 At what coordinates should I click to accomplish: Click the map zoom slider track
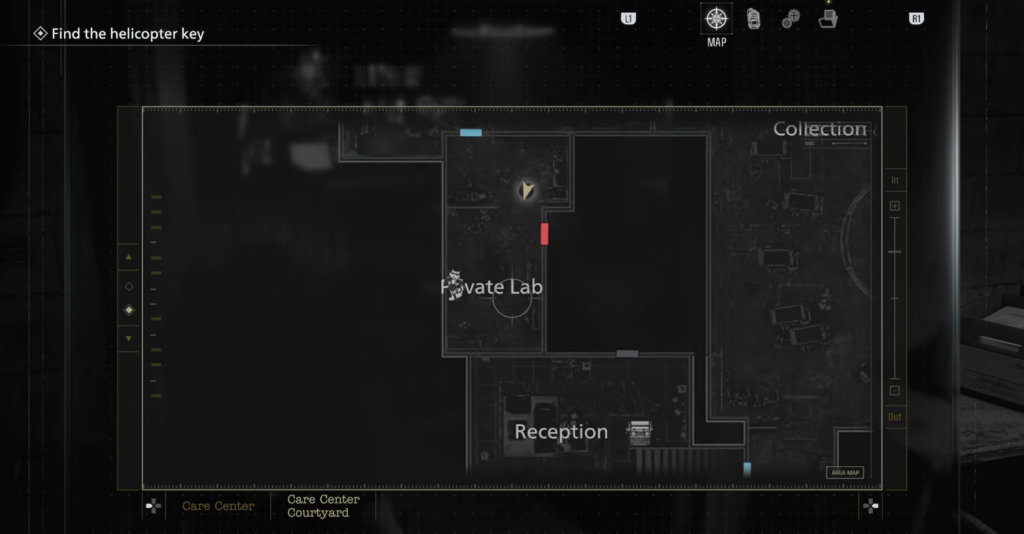[x=894, y=298]
